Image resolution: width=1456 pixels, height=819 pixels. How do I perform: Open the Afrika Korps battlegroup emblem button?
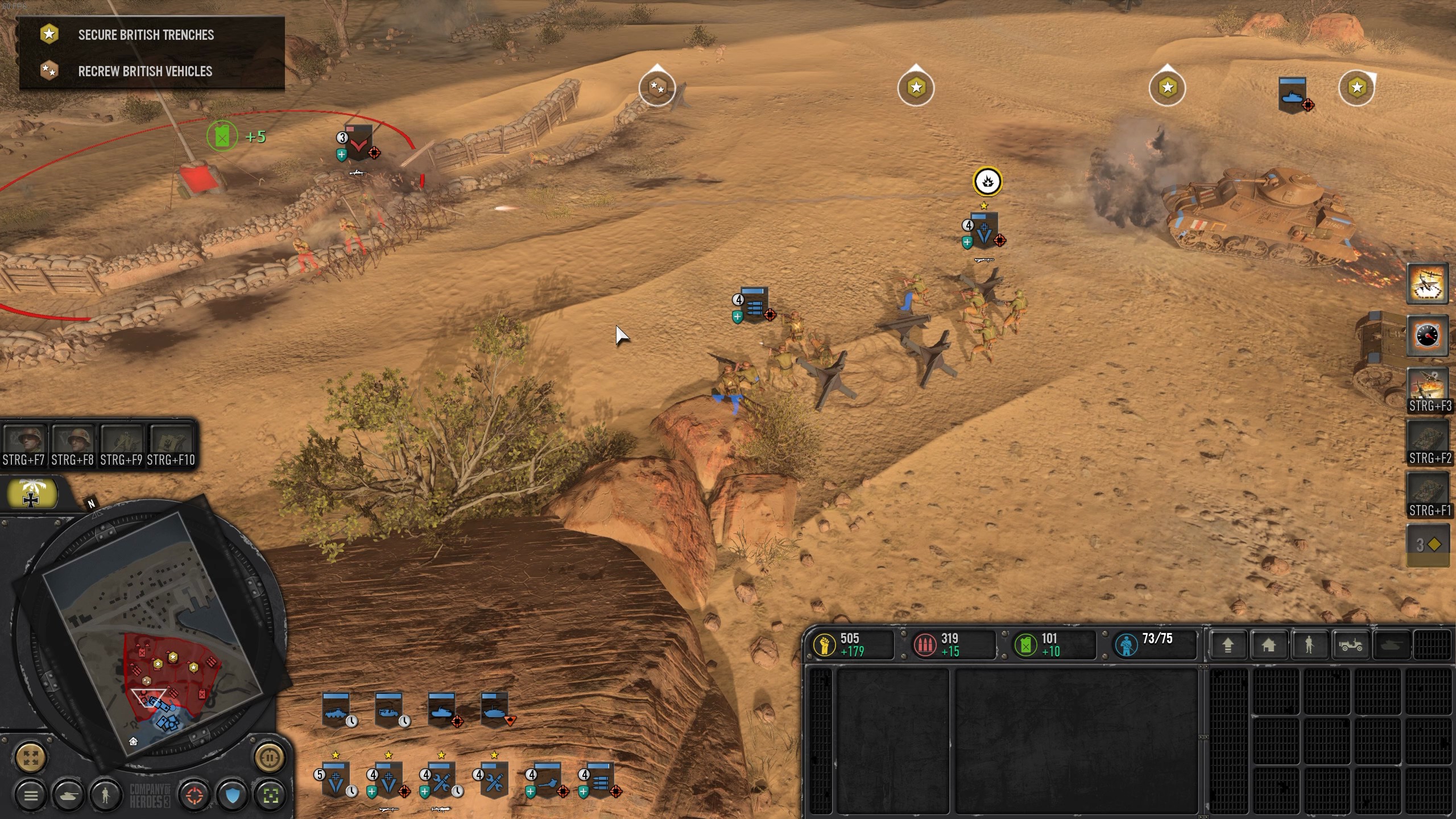[x=31, y=494]
